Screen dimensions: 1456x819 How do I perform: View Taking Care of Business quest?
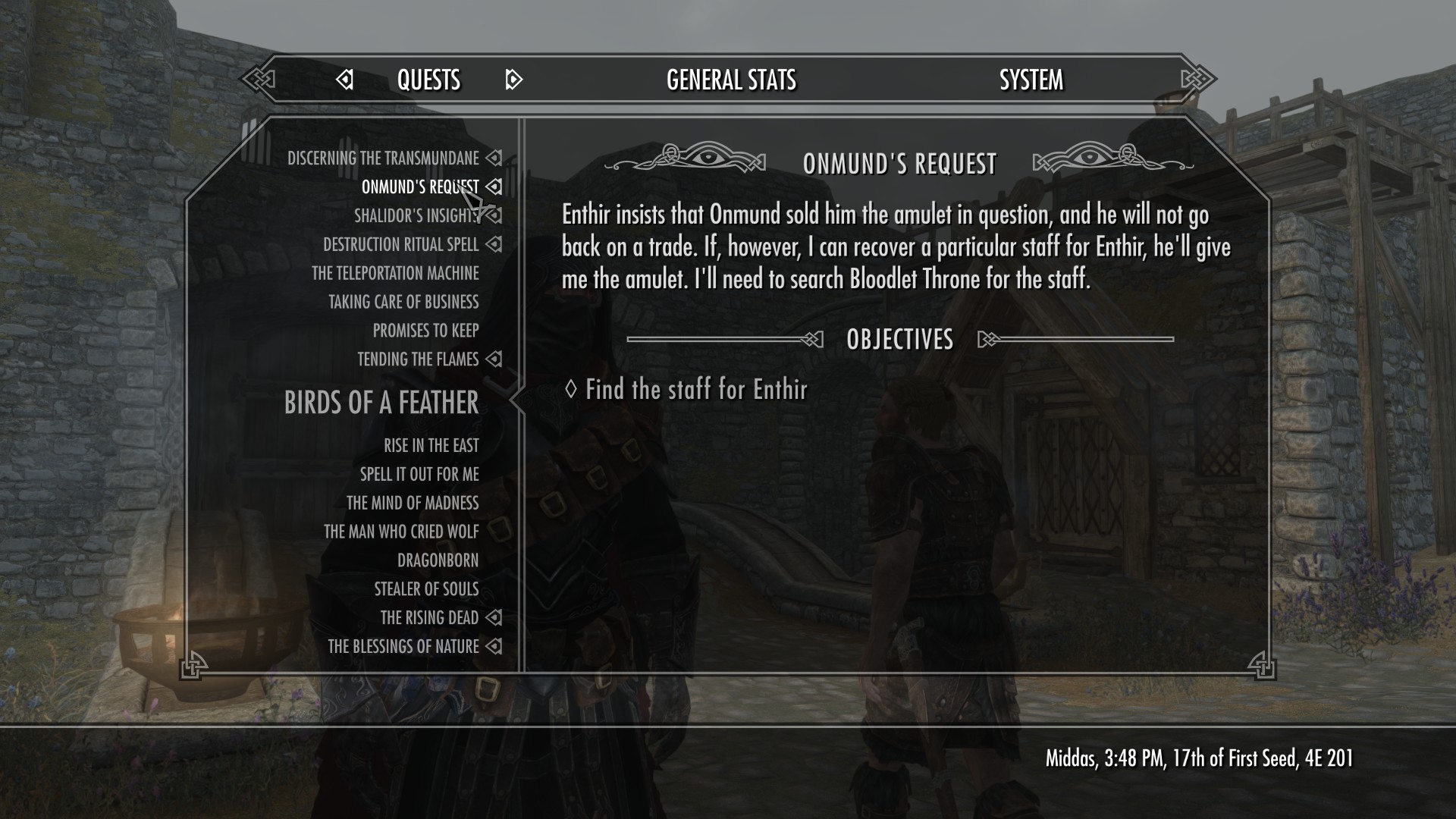point(403,303)
